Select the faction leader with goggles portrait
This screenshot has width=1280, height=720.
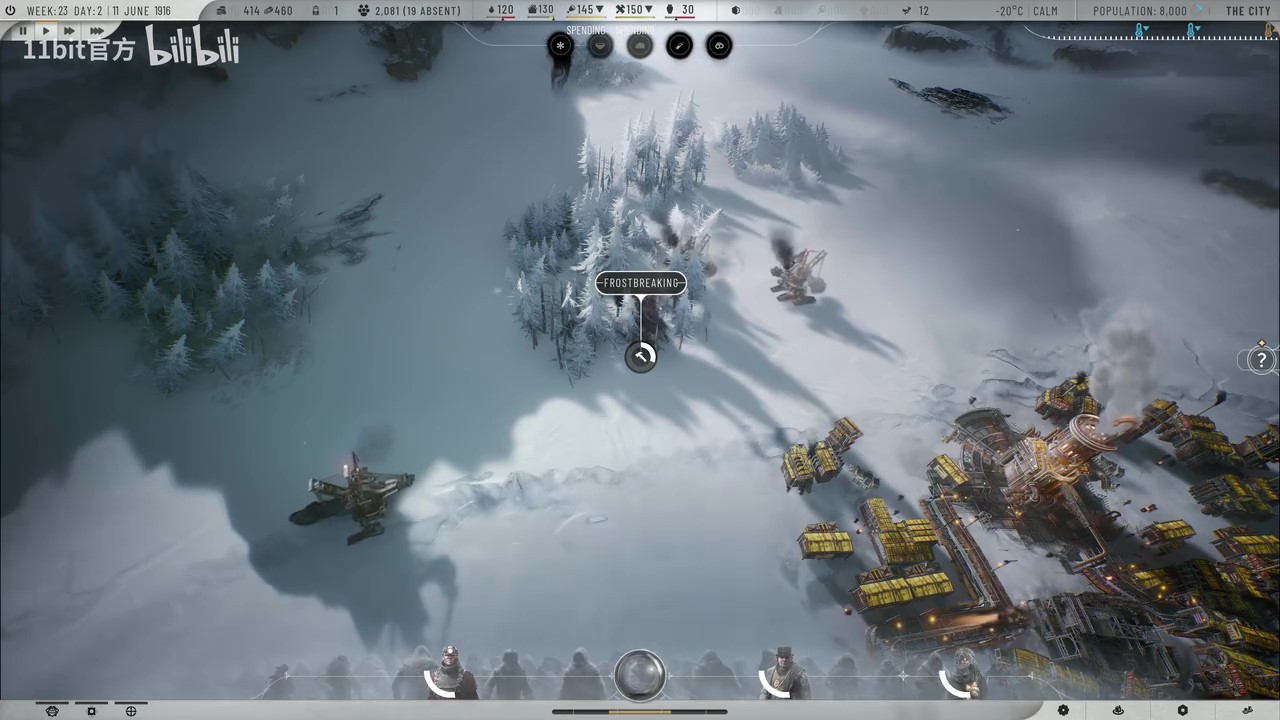click(x=450, y=674)
